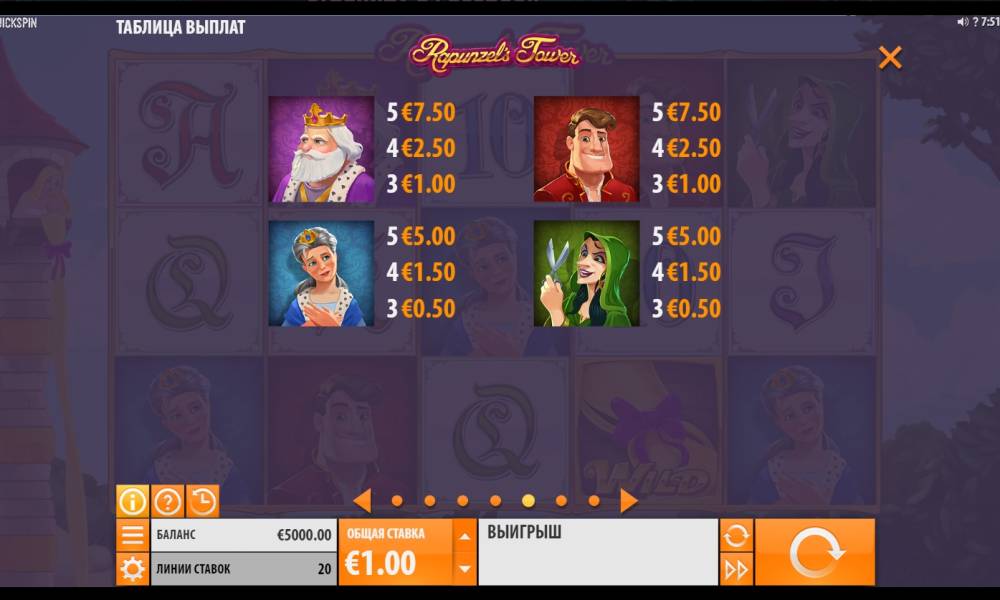
Task: Go to the previous paytable page arrow
Action: (363, 500)
